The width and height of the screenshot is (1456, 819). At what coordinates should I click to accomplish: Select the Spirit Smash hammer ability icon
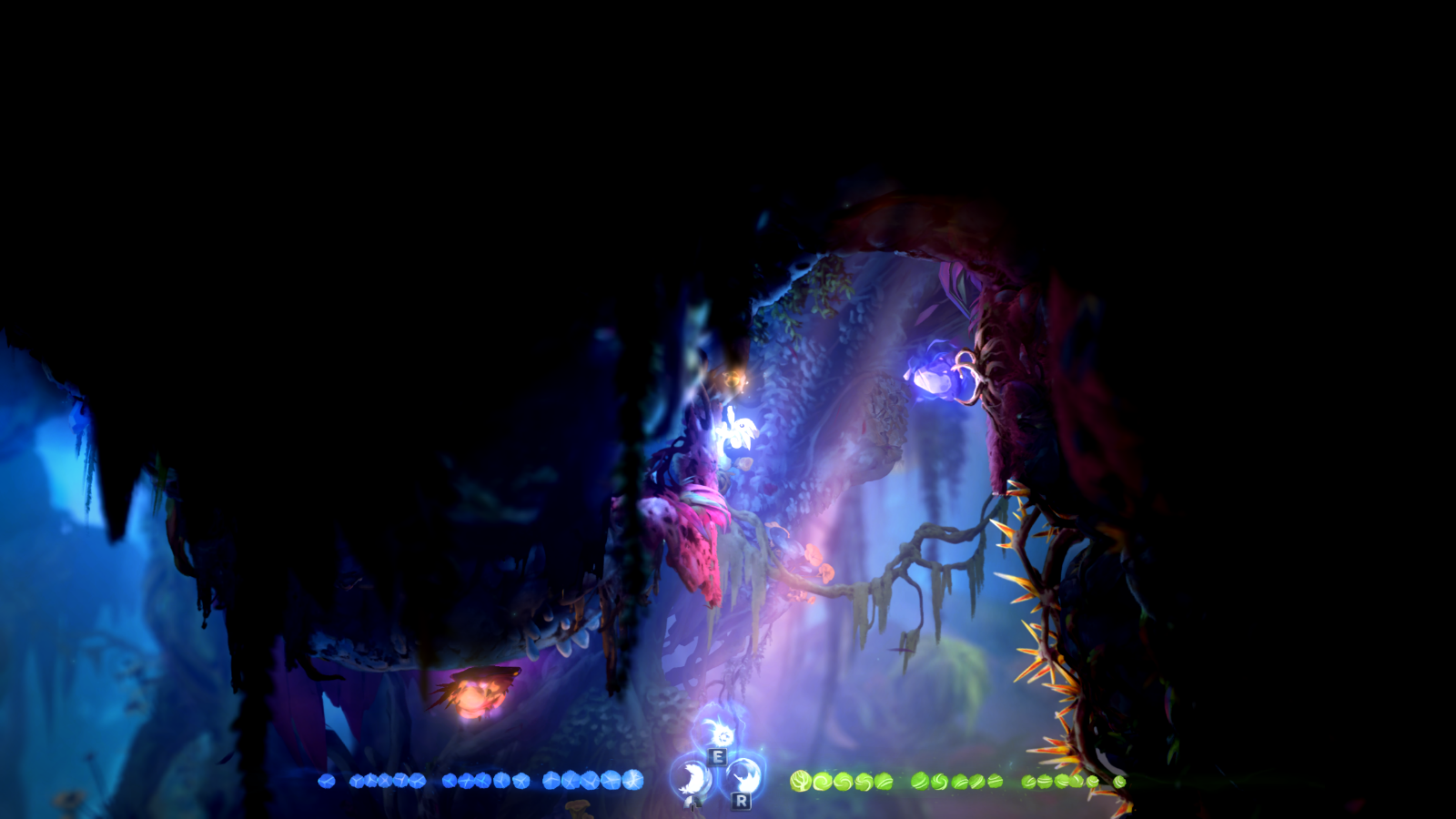click(744, 778)
